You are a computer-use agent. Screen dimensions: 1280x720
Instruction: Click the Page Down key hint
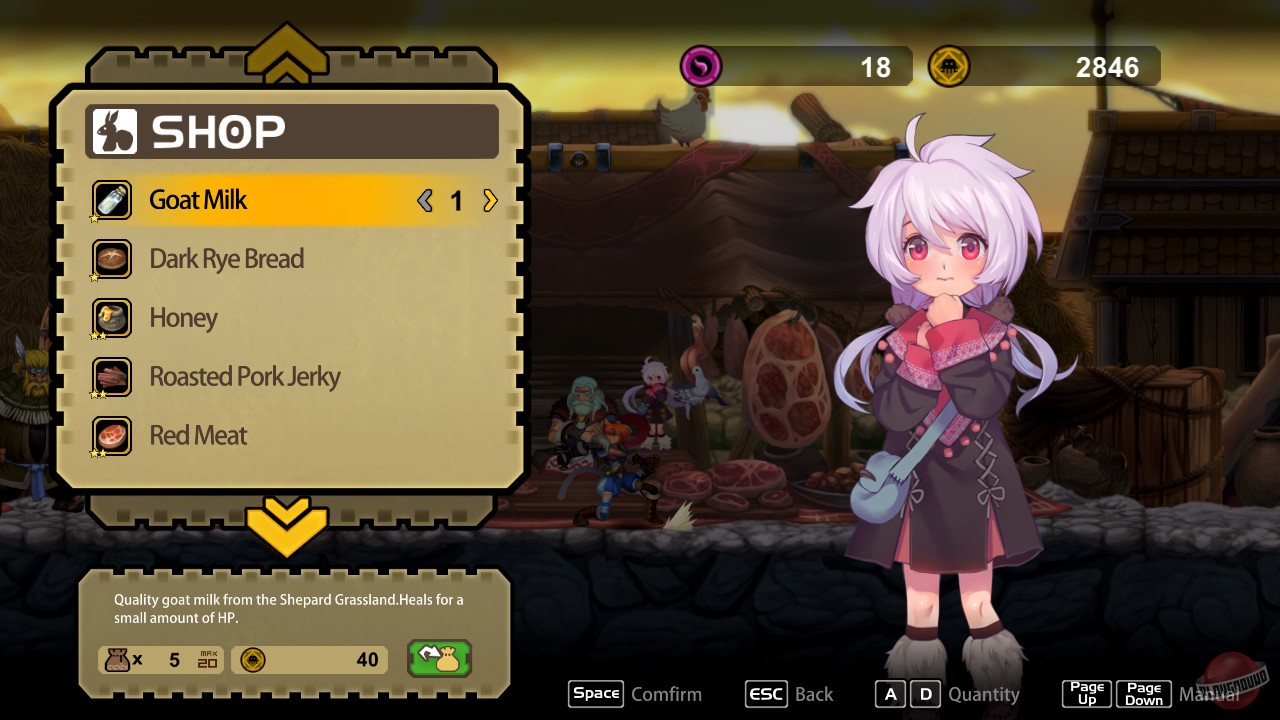pyautogui.click(x=1143, y=693)
